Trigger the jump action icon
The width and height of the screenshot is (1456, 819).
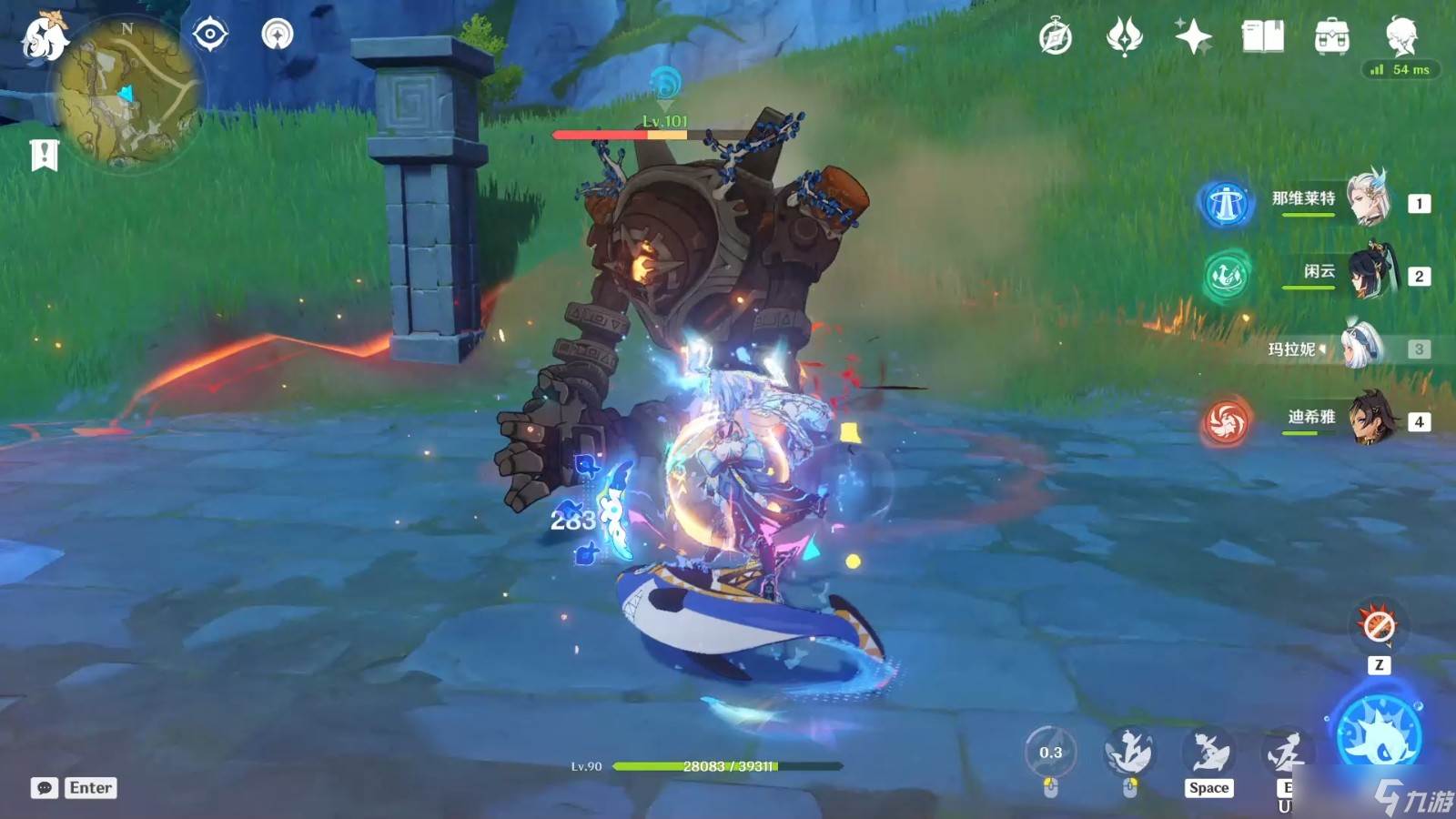tap(1208, 753)
